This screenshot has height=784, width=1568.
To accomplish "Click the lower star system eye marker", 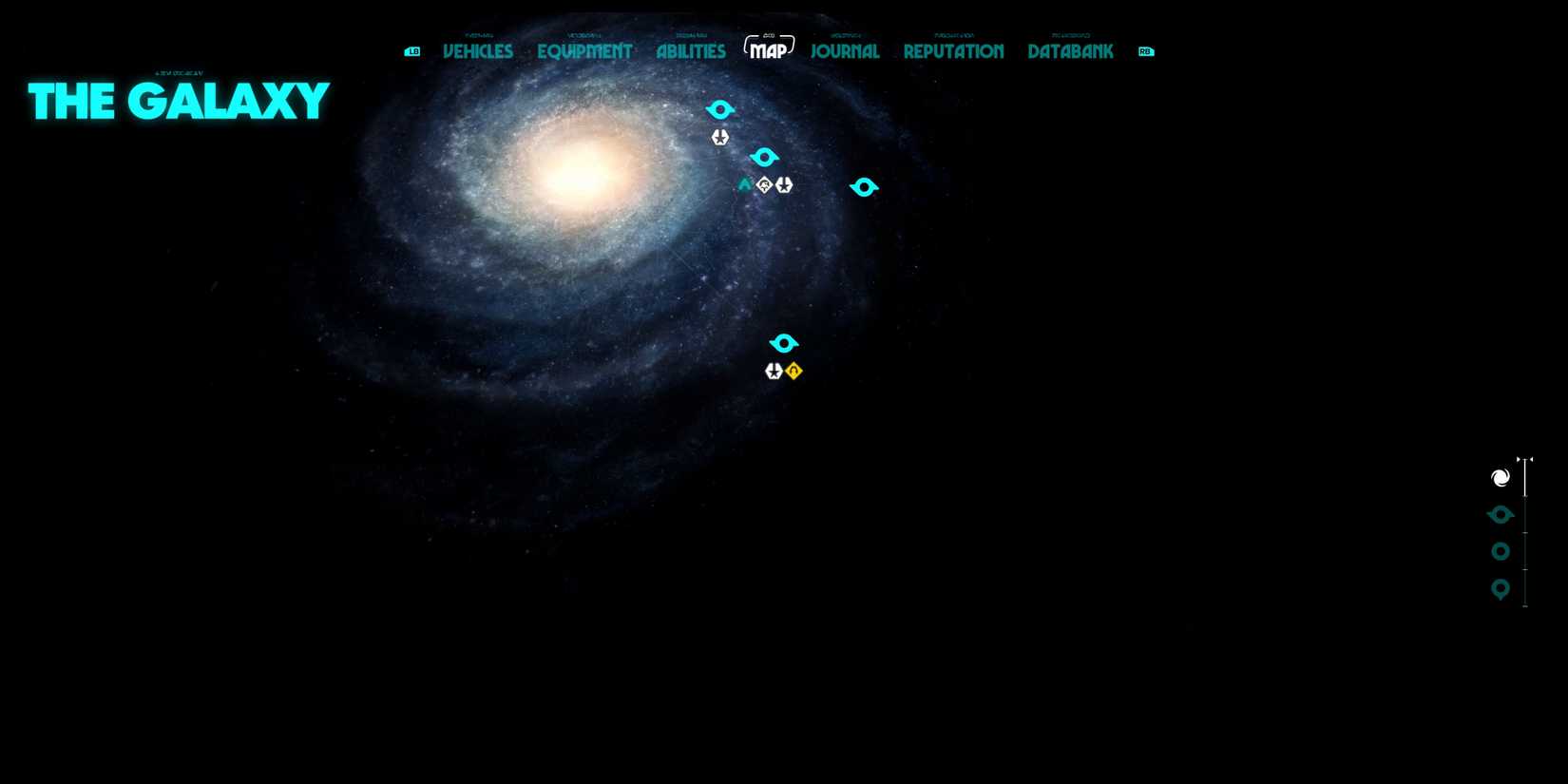I will coord(784,343).
